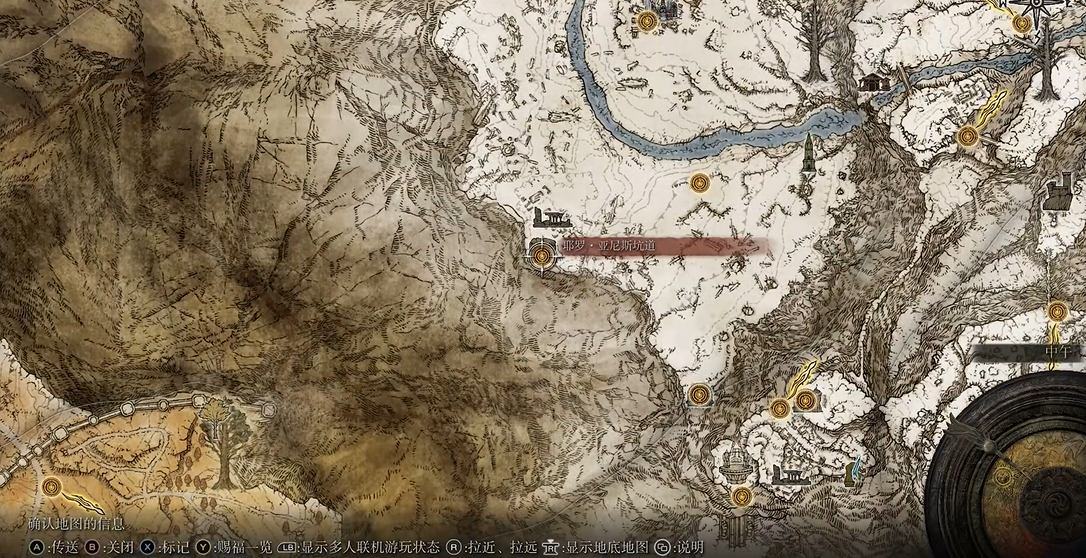Pick the grace marker above the 中午 time label

coord(1058,311)
